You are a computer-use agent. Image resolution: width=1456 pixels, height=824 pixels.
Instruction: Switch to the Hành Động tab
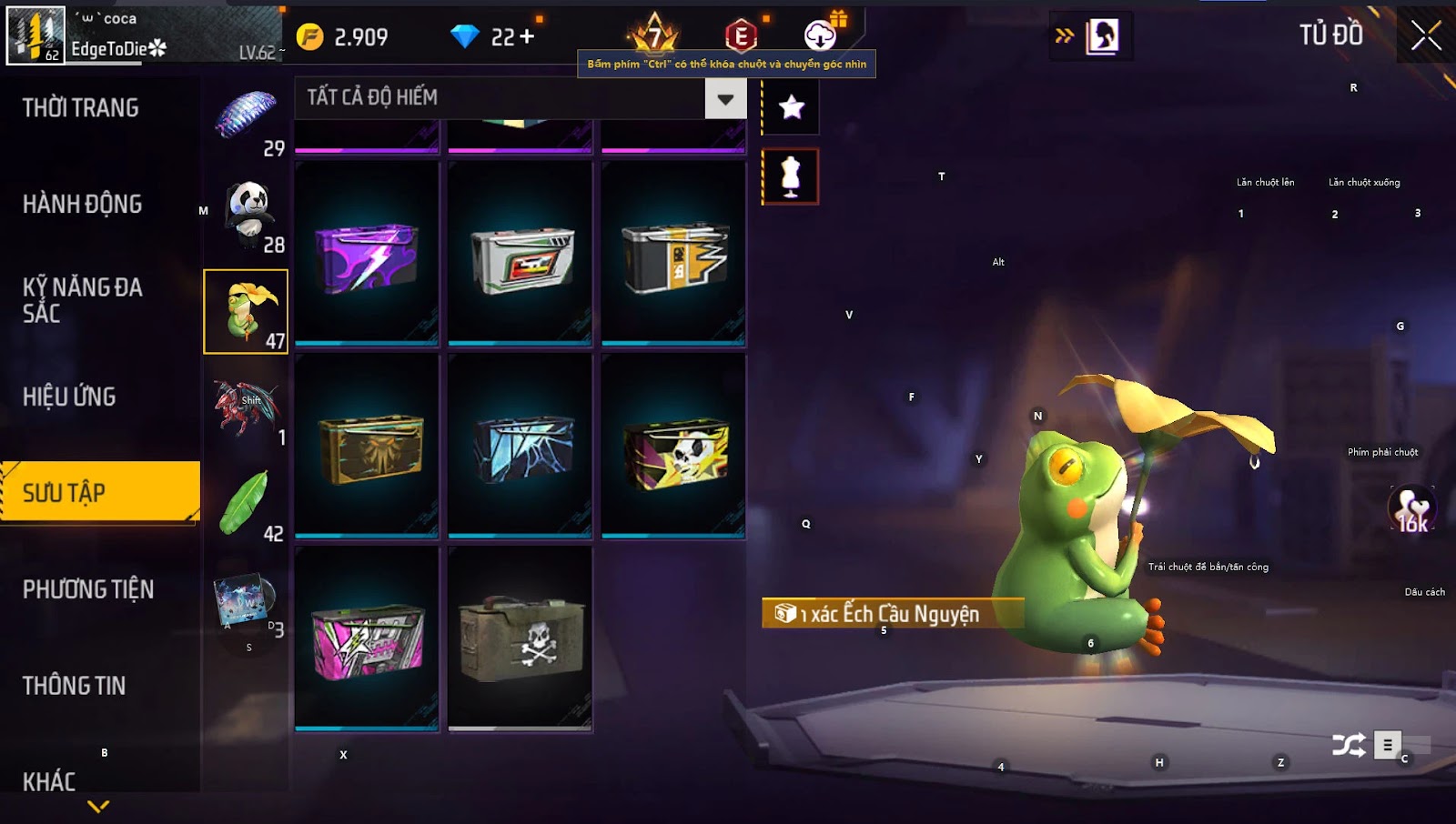[83, 204]
